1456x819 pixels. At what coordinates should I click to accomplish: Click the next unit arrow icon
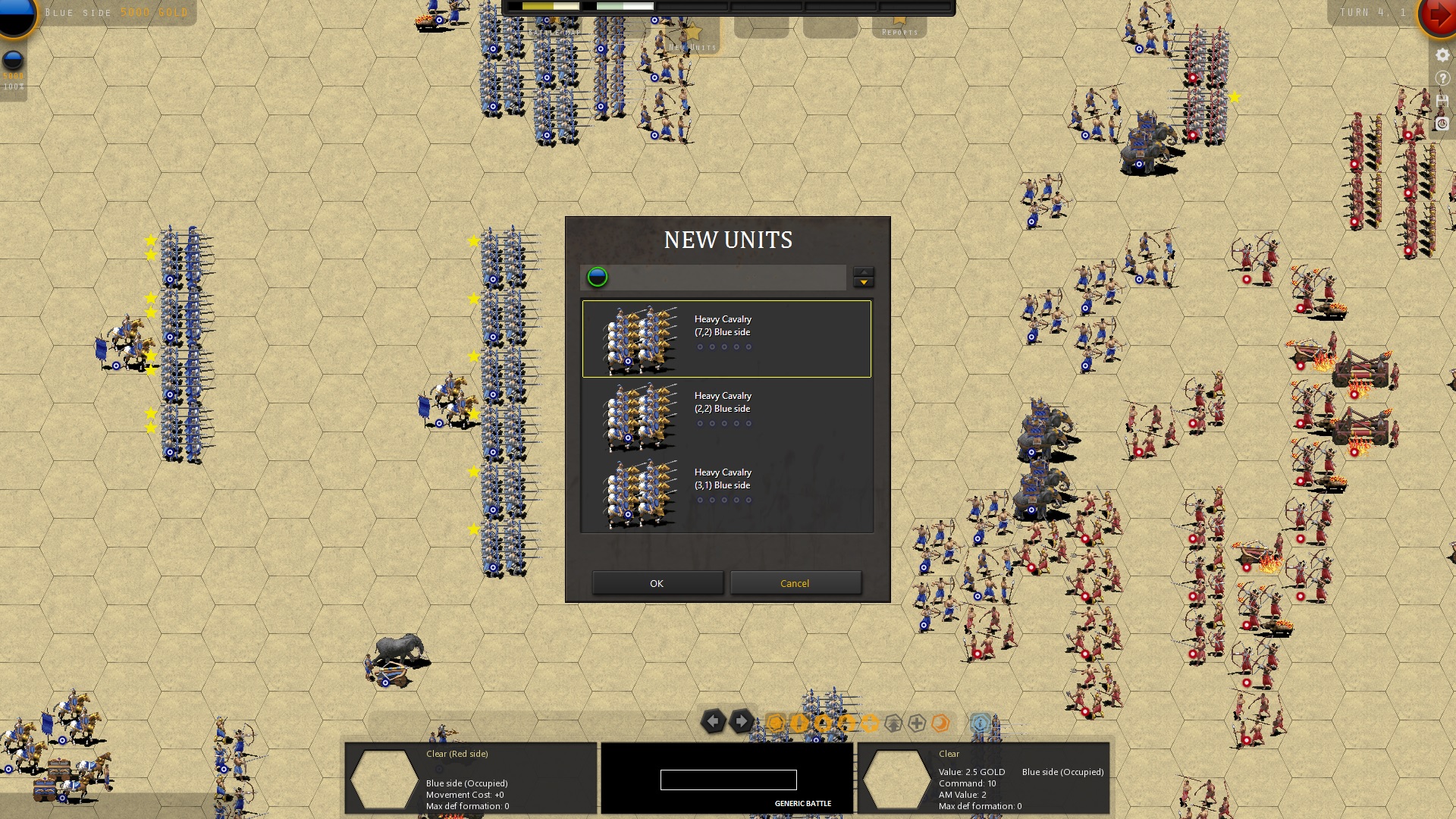[742, 722]
